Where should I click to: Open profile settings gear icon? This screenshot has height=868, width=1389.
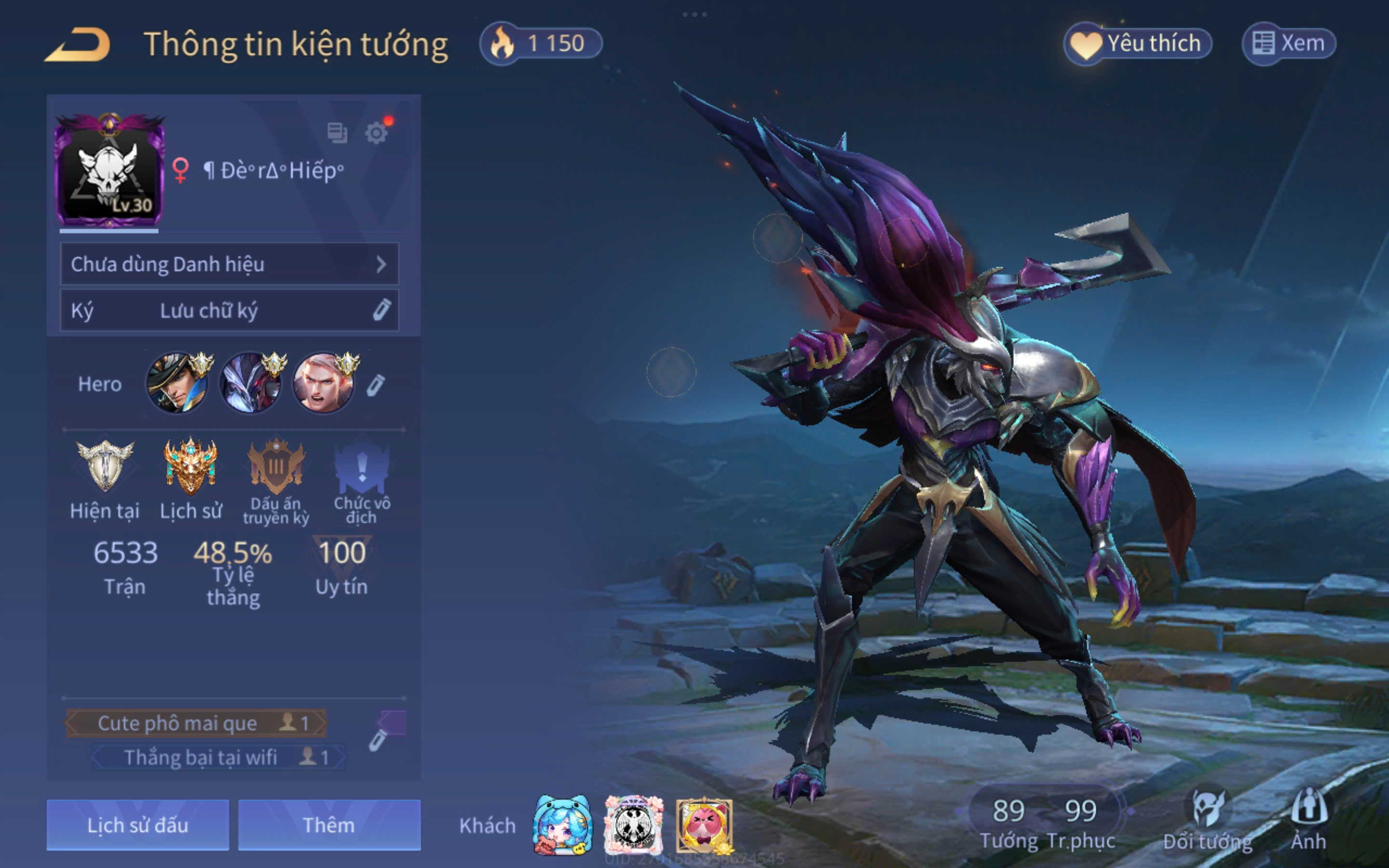click(376, 133)
